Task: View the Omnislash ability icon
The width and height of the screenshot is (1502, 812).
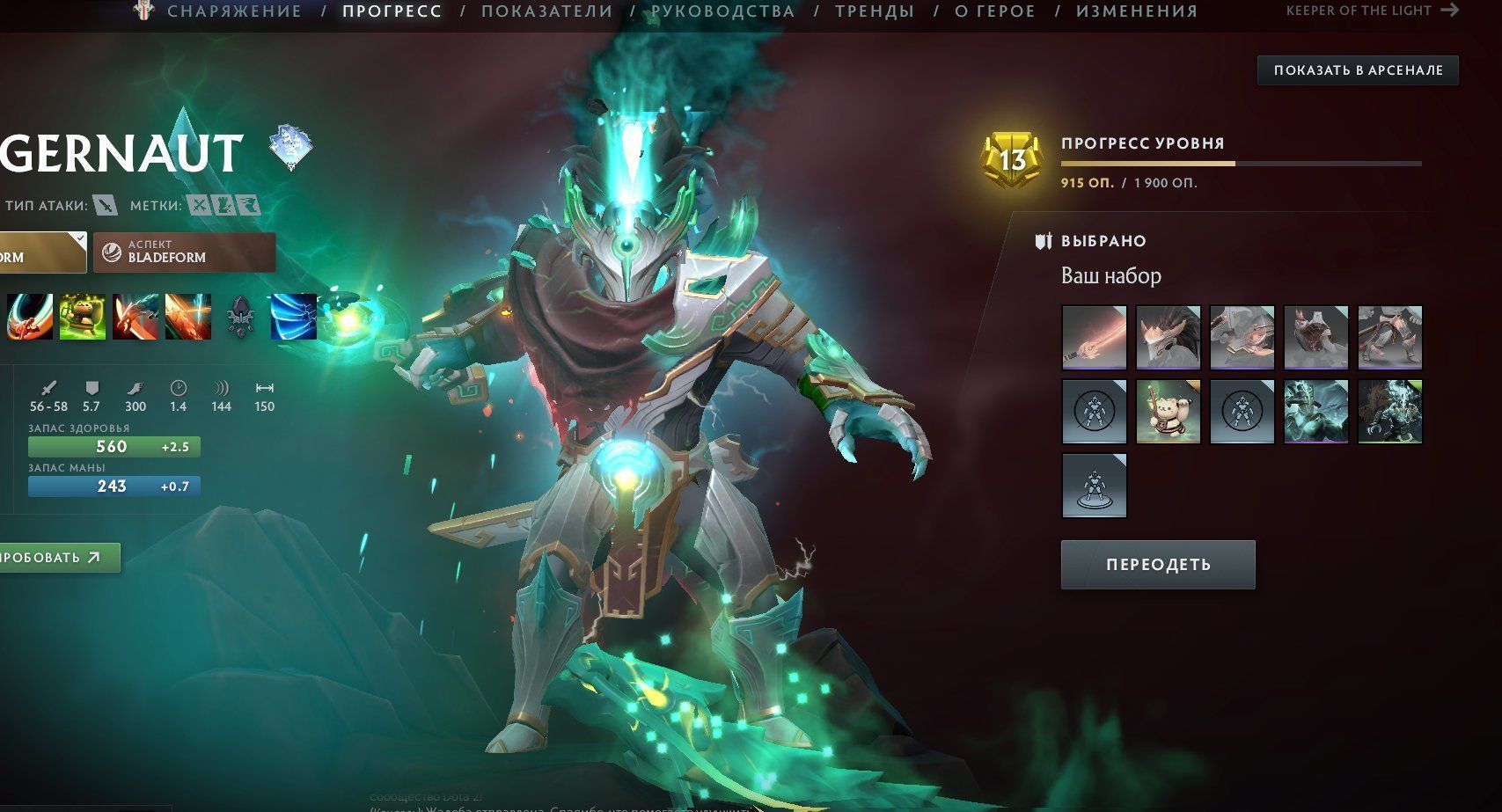Action: 188,317
